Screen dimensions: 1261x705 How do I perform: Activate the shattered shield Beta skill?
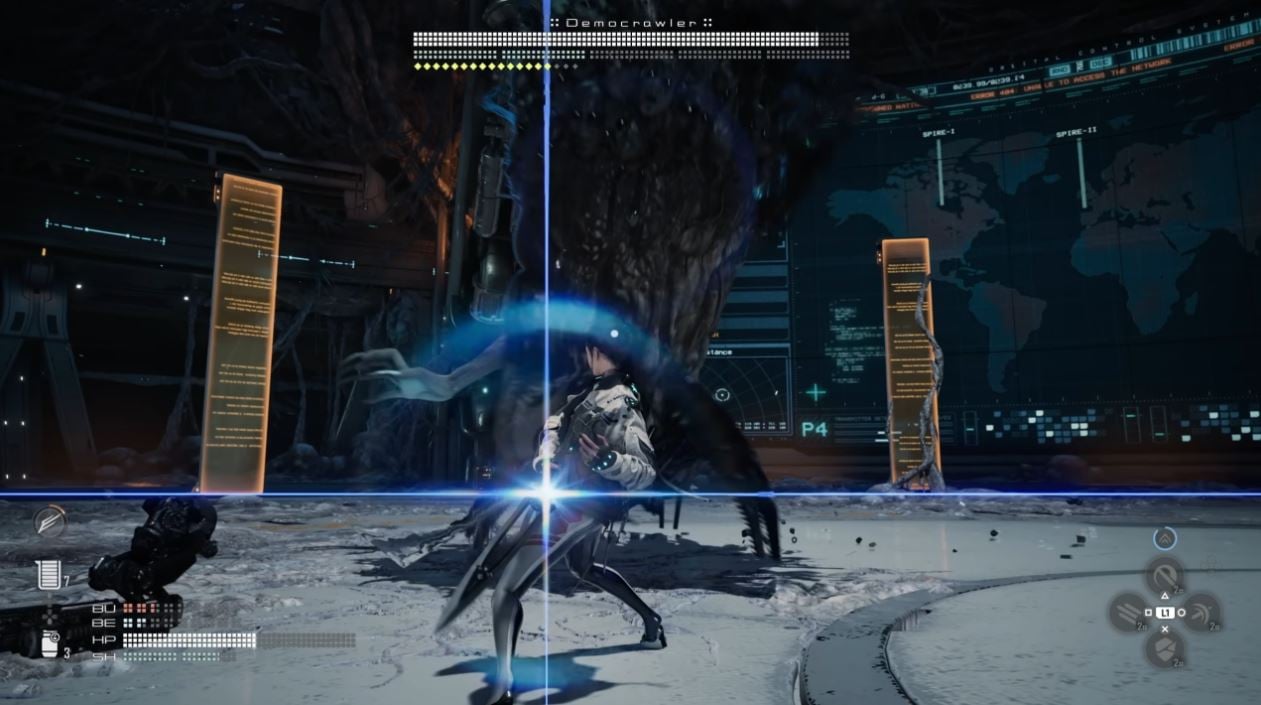(x=1164, y=648)
